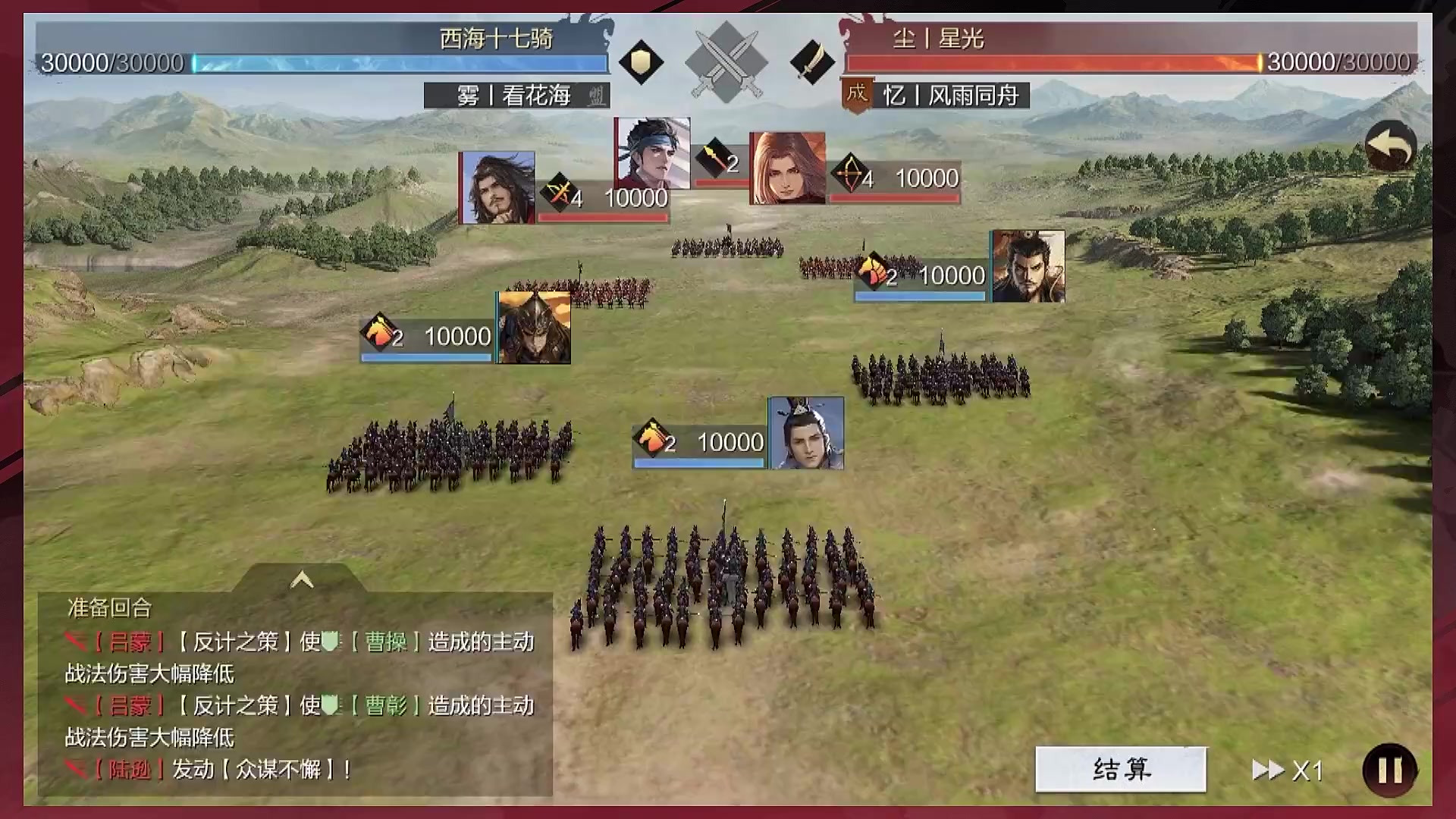This screenshot has width=1456, height=819.
Task: Select the blue-headband general portrait
Action: pyautogui.click(x=652, y=152)
